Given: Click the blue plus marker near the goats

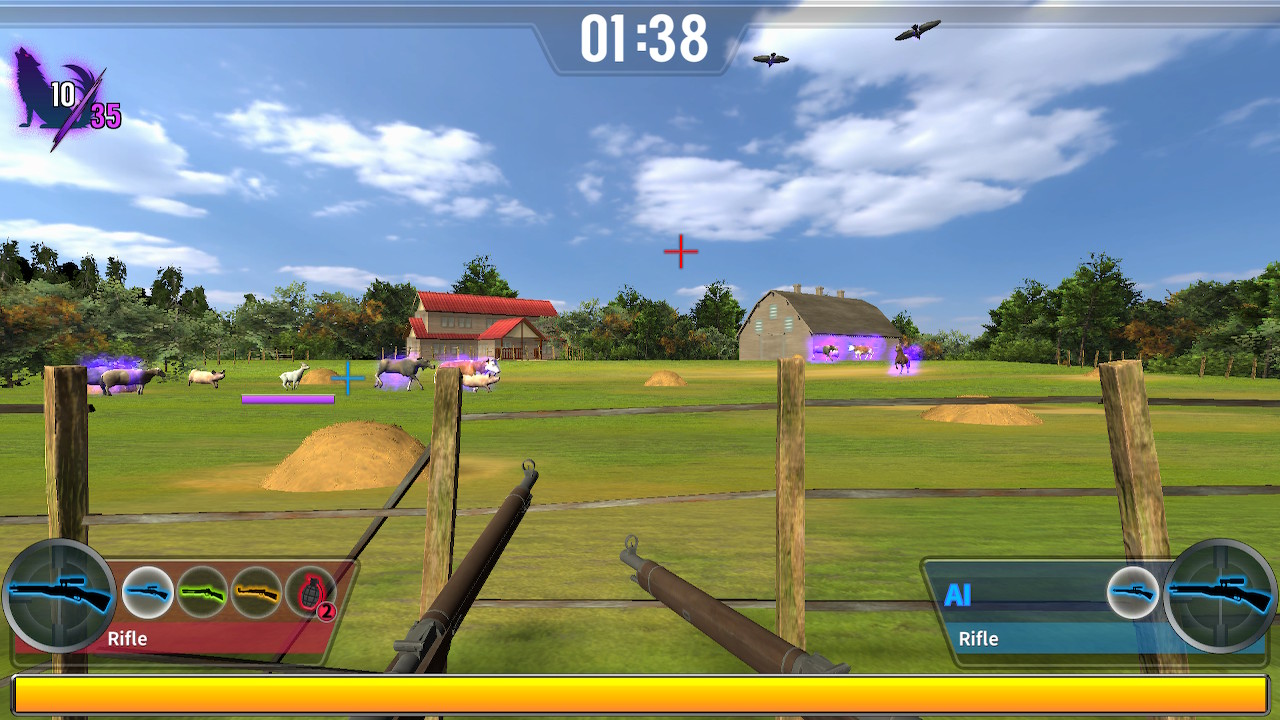Looking at the screenshot, I should click(x=348, y=379).
